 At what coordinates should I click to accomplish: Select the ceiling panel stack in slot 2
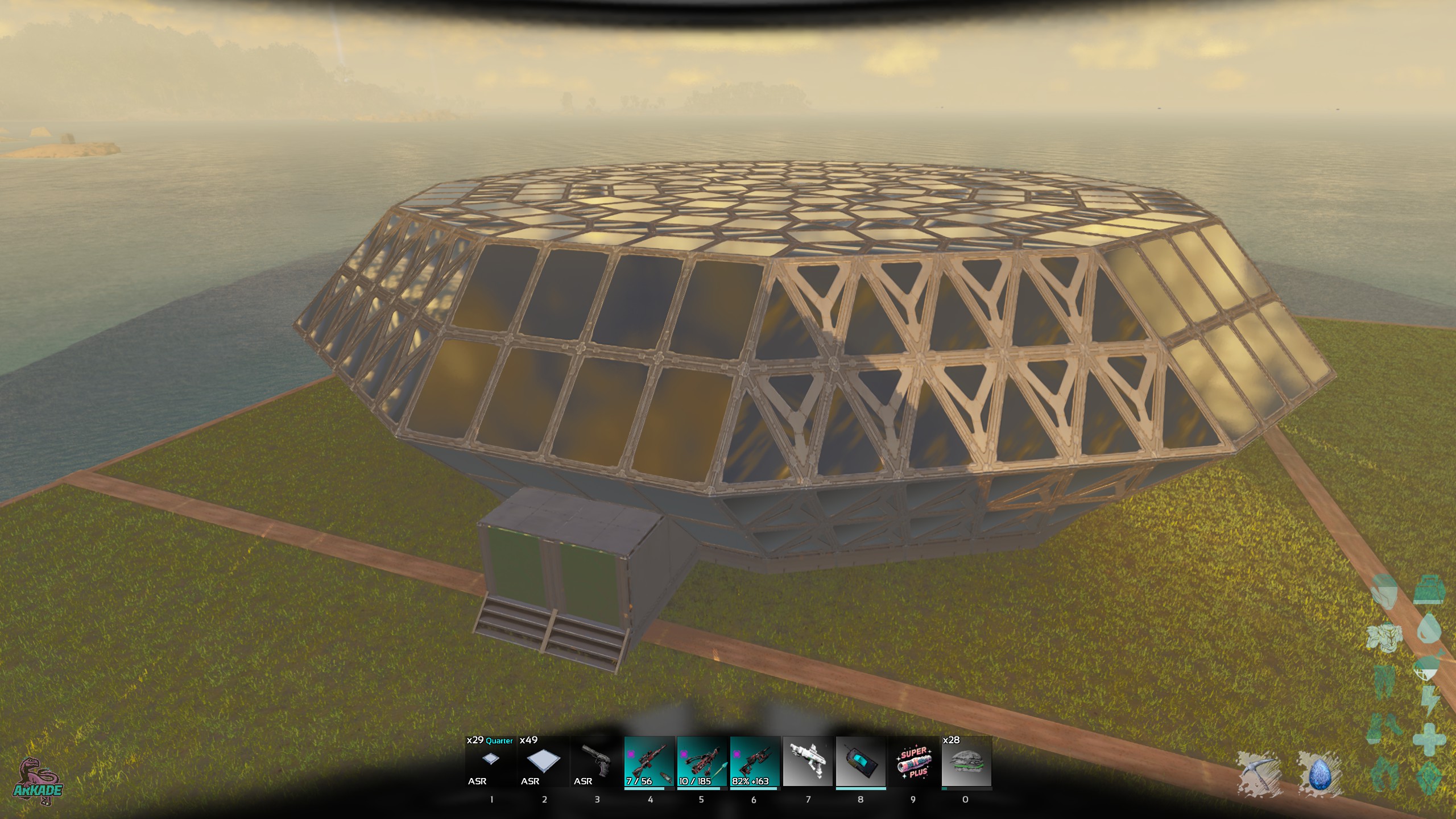[x=543, y=762]
